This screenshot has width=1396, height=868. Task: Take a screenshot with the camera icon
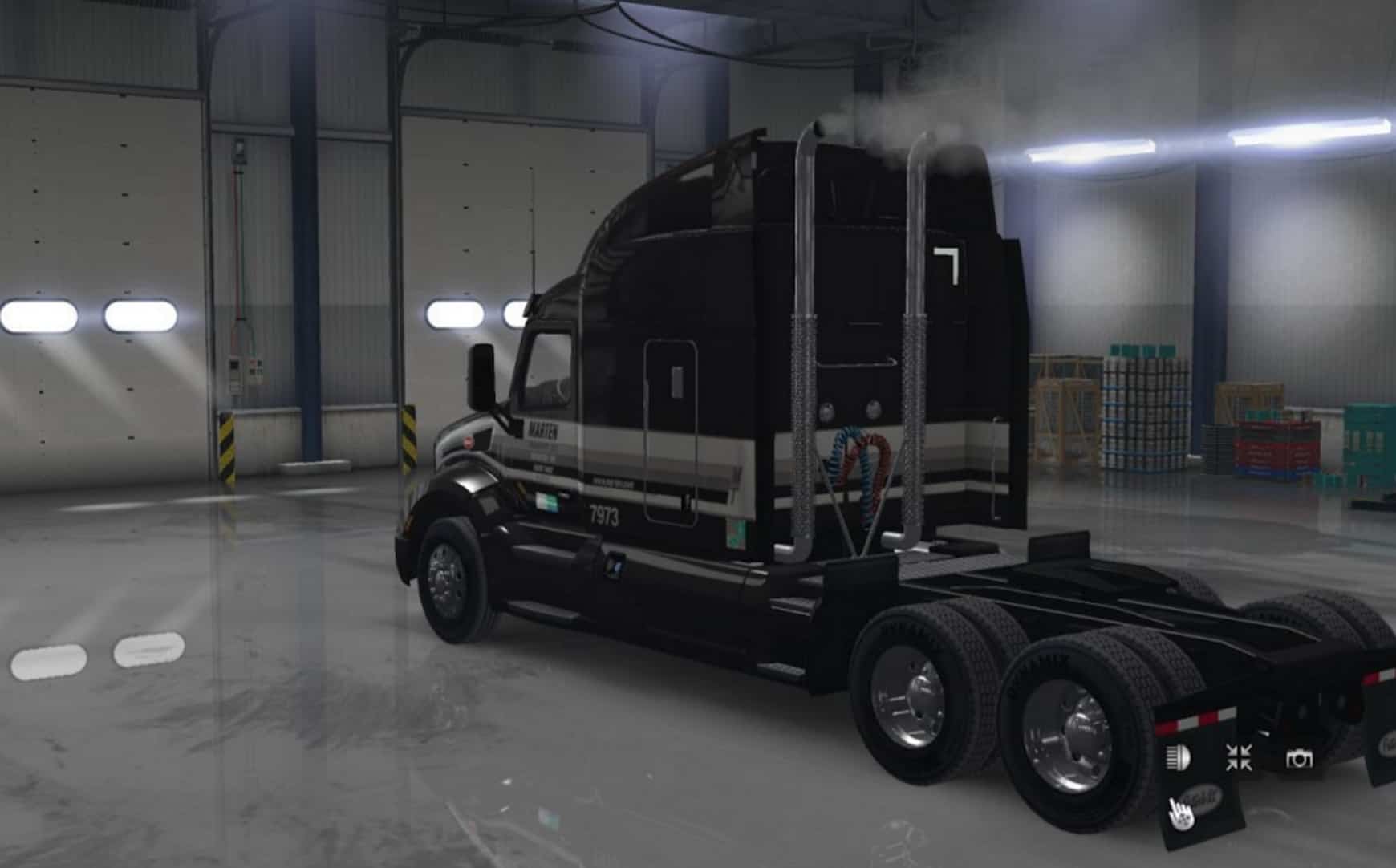pyautogui.click(x=1299, y=758)
